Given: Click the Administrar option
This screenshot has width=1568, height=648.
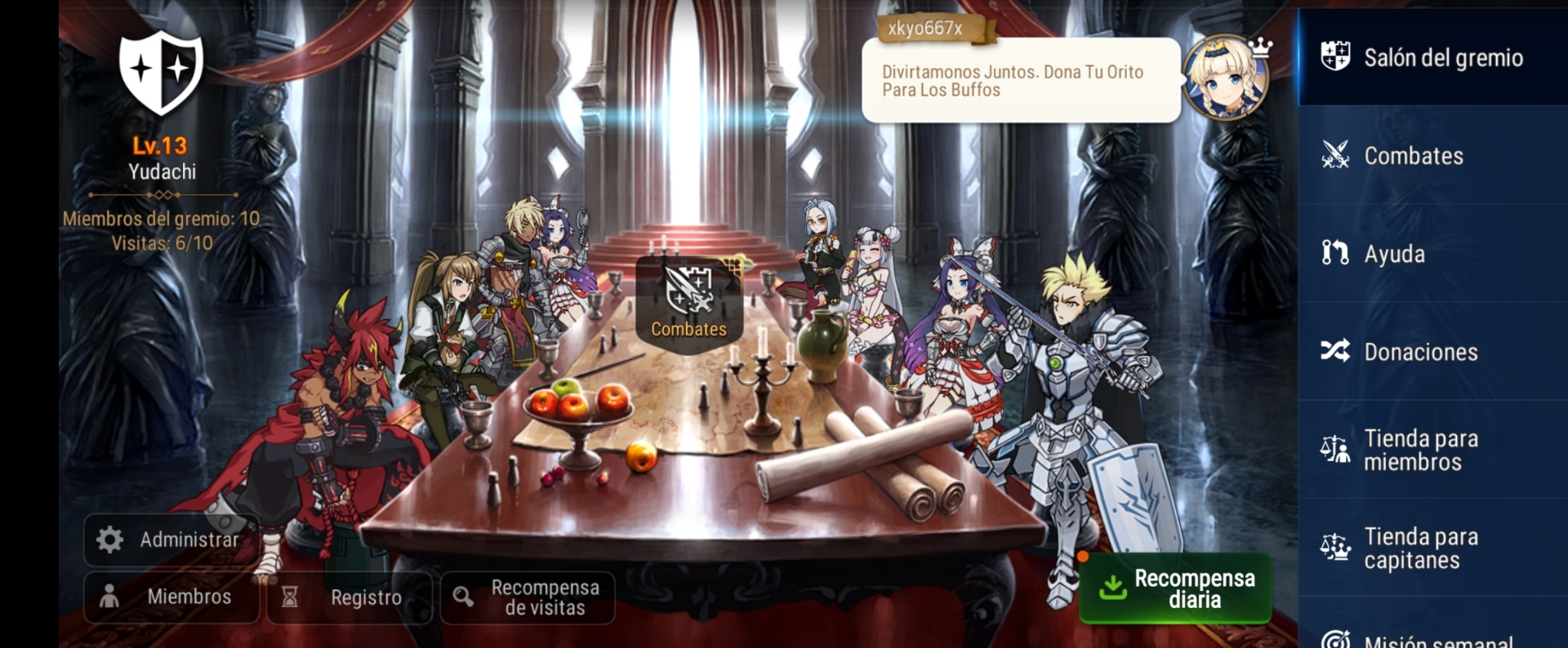Looking at the screenshot, I should (x=171, y=539).
